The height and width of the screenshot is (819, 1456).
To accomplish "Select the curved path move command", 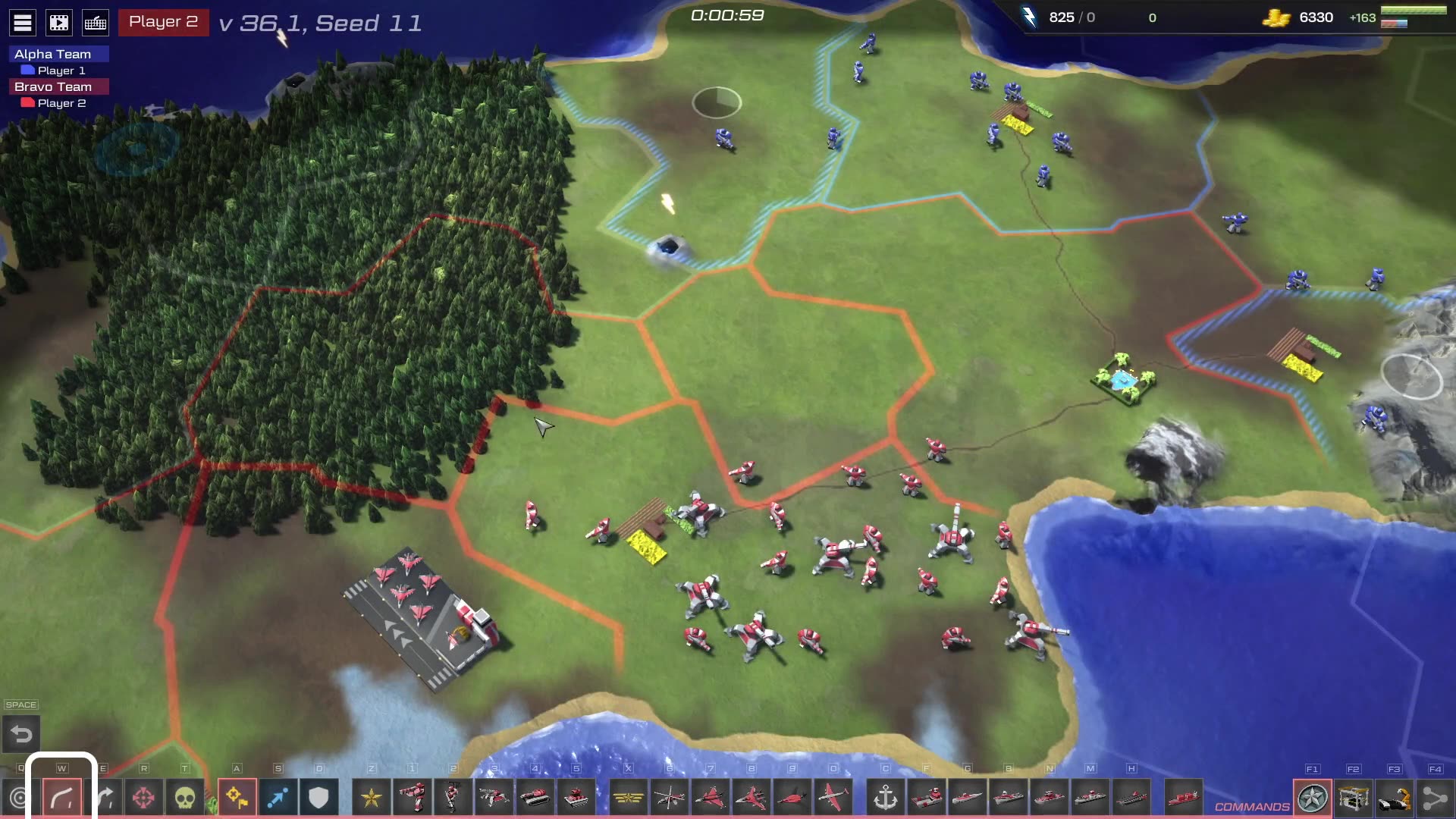I will 62,798.
